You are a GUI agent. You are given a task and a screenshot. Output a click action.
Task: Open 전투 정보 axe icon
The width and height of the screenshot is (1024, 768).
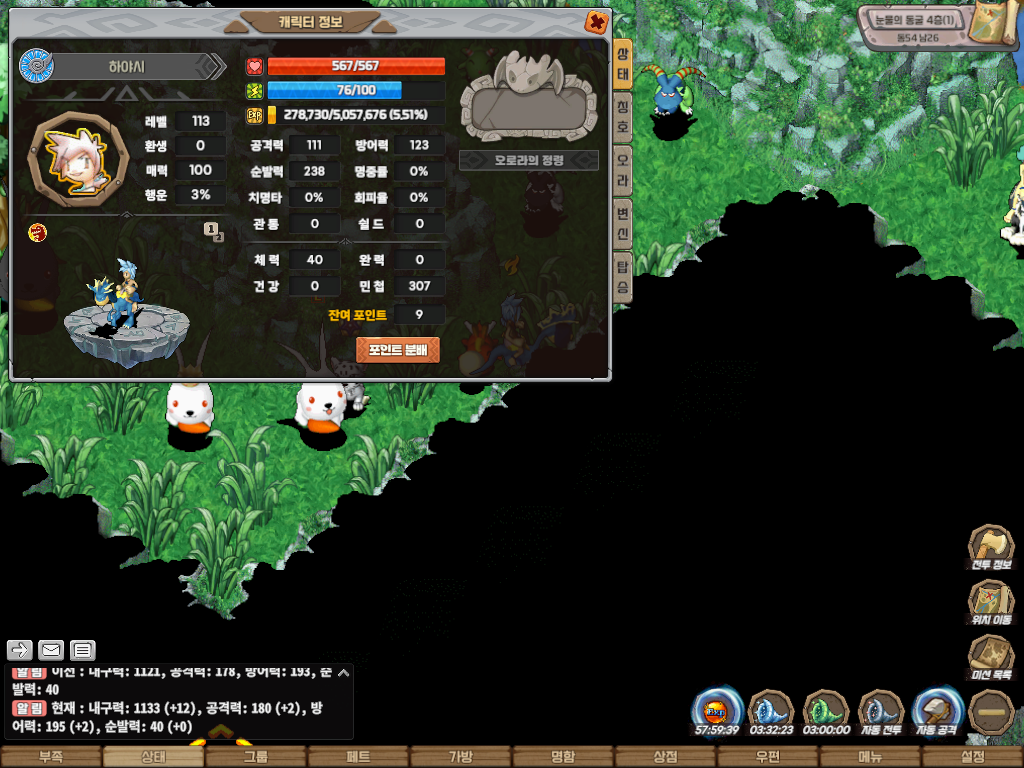[989, 549]
